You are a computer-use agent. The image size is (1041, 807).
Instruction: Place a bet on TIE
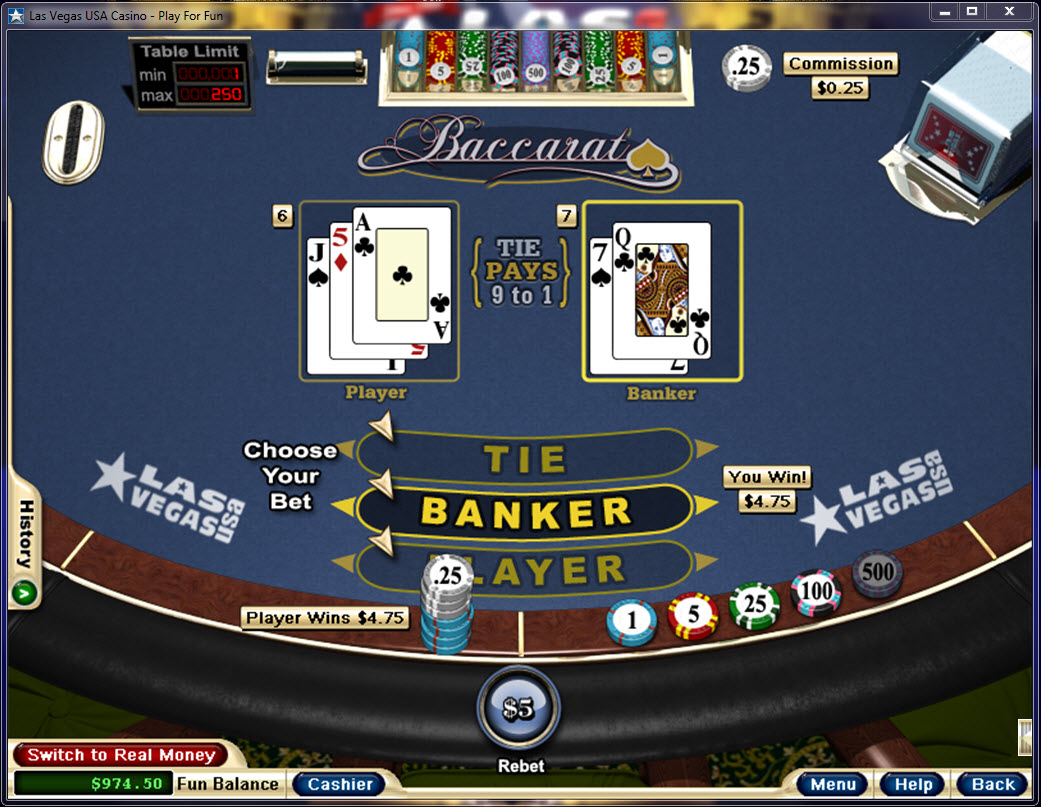[525, 457]
